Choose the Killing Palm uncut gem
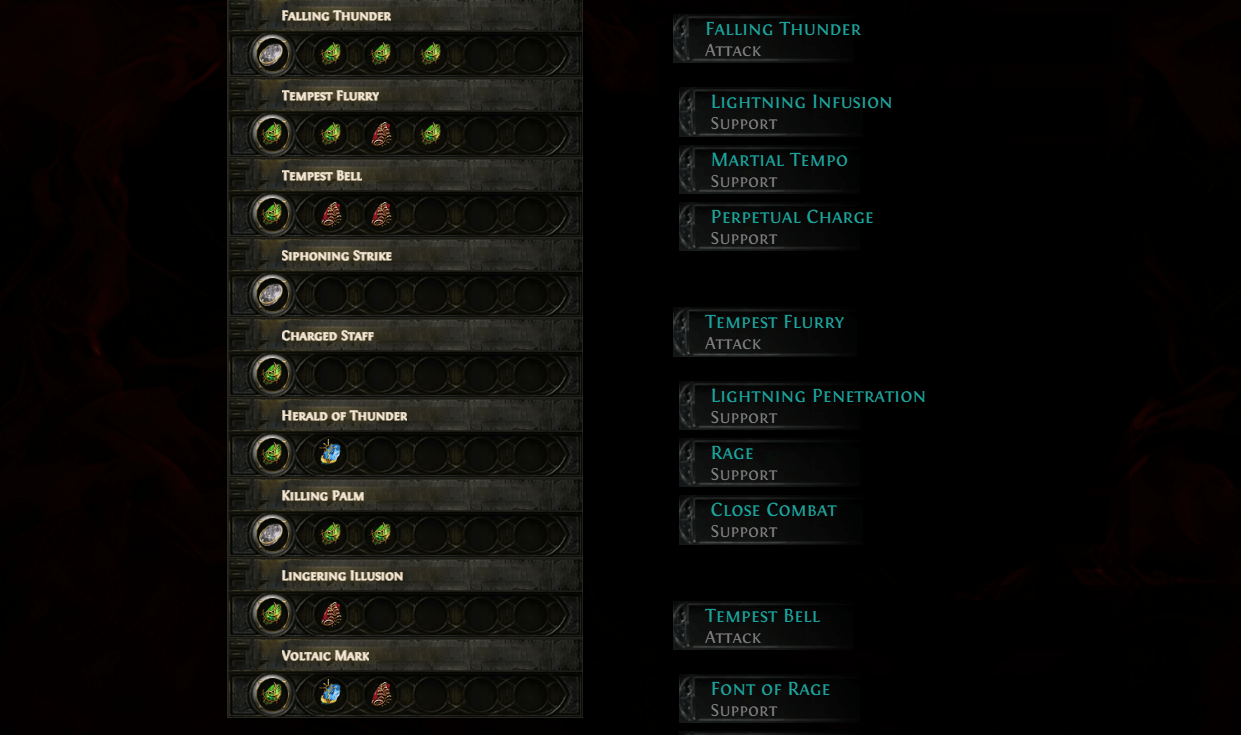Screen dimensions: 1241x735 pyautogui.click(x=271, y=534)
